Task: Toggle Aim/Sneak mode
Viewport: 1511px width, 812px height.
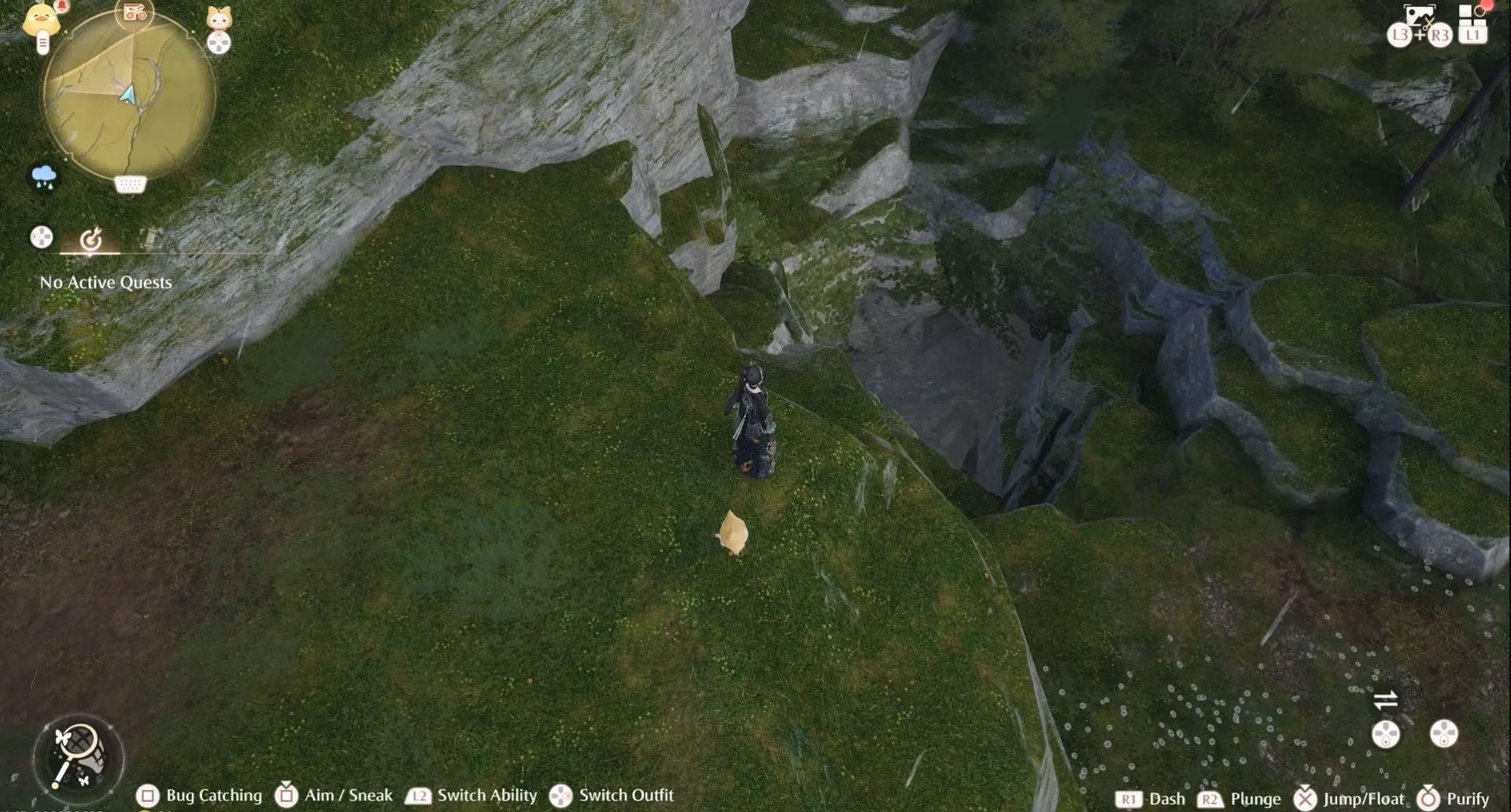Action: pyautogui.click(x=285, y=795)
